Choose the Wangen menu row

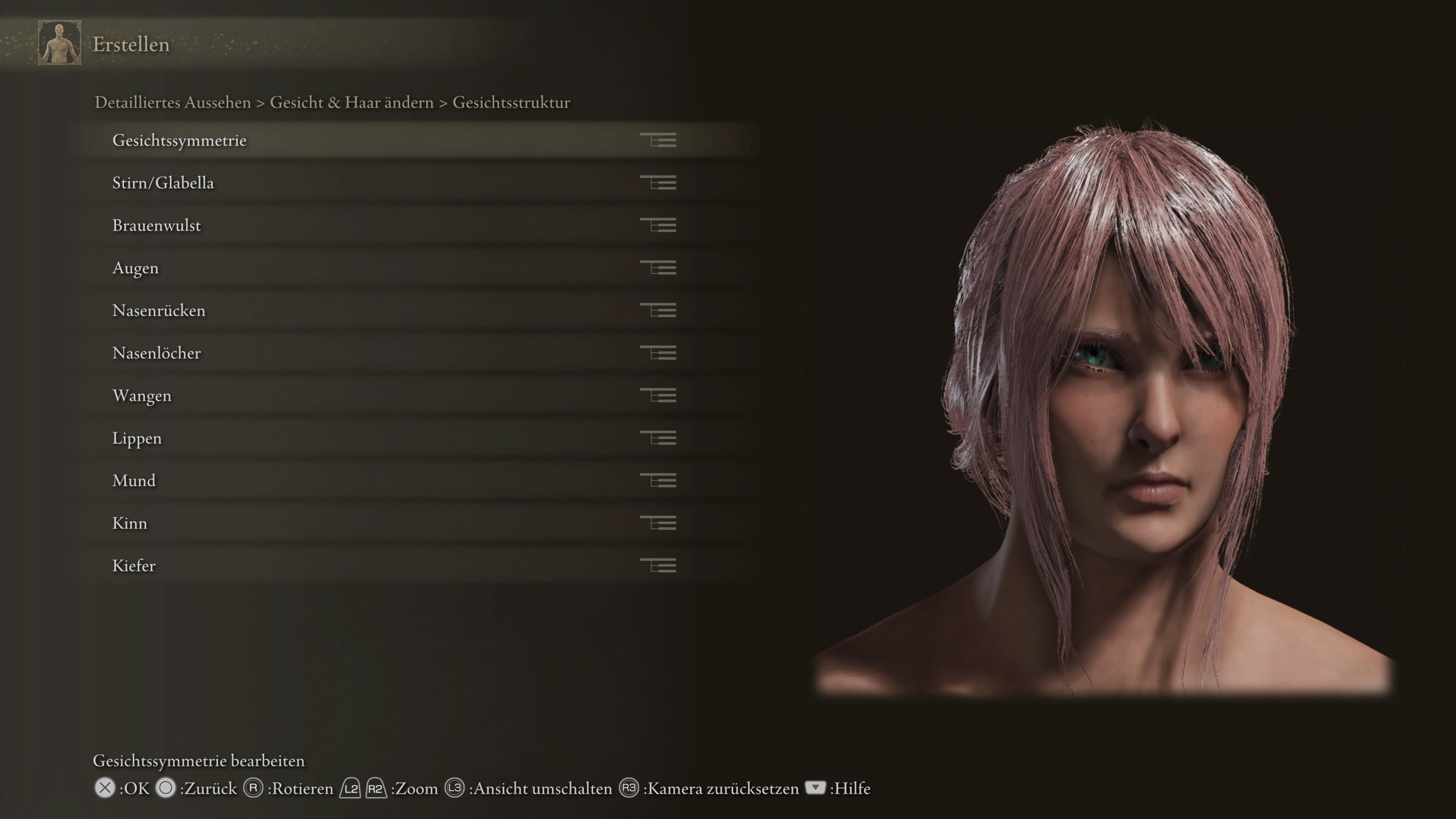click(x=142, y=395)
